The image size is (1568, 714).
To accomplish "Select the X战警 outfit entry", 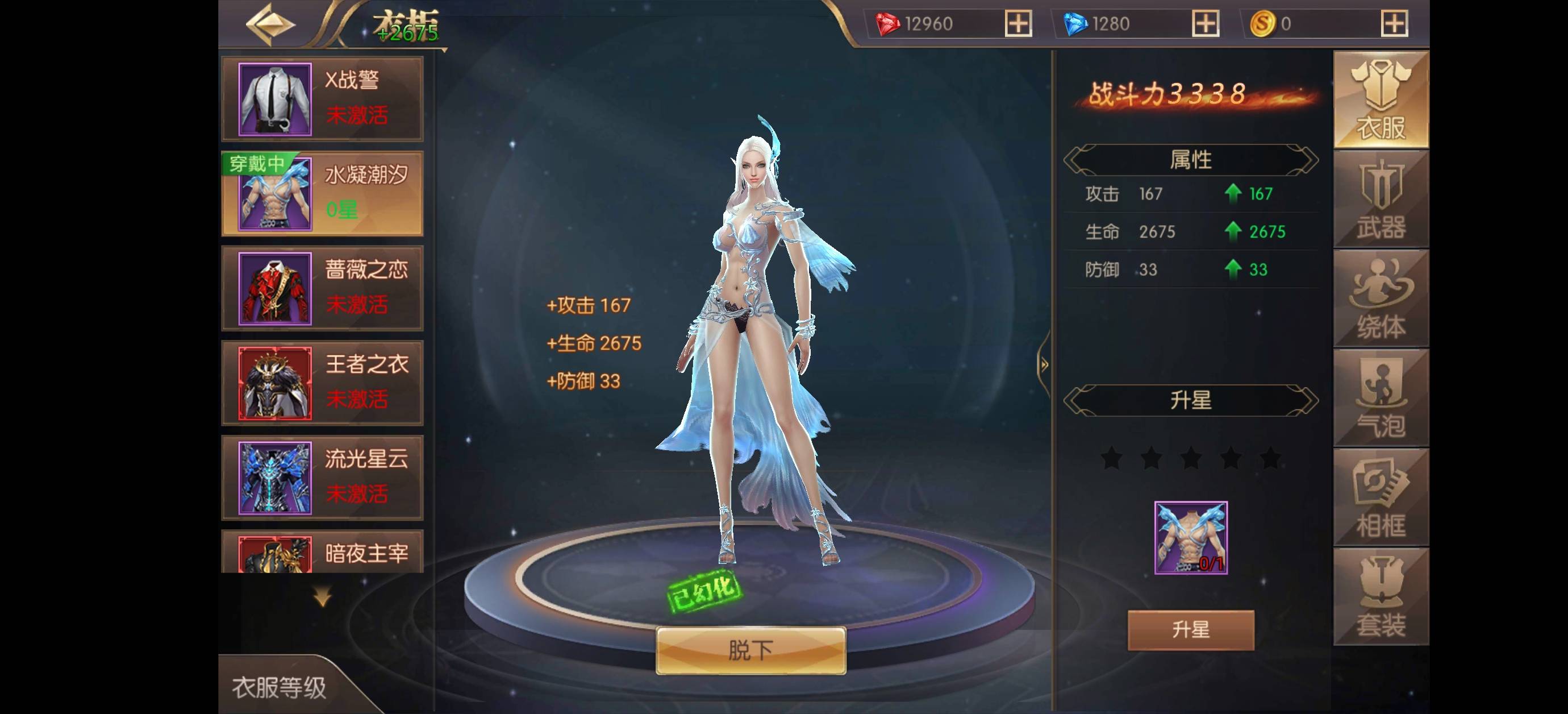I will click(x=322, y=99).
